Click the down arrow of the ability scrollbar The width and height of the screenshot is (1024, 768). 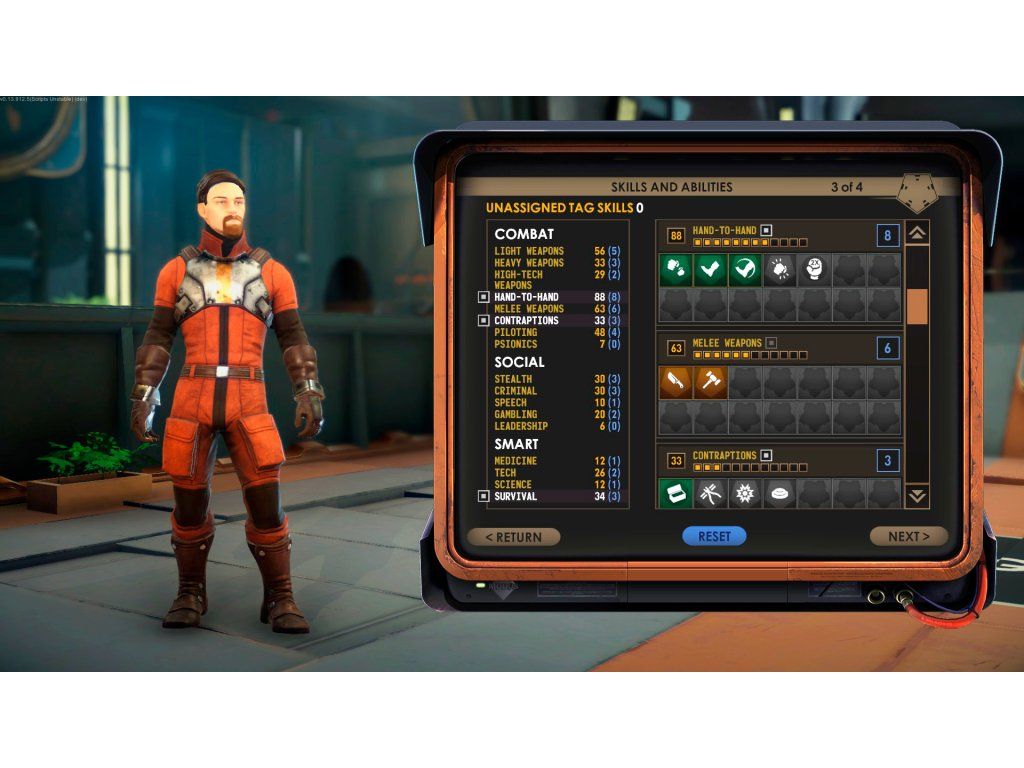pyautogui.click(x=917, y=495)
